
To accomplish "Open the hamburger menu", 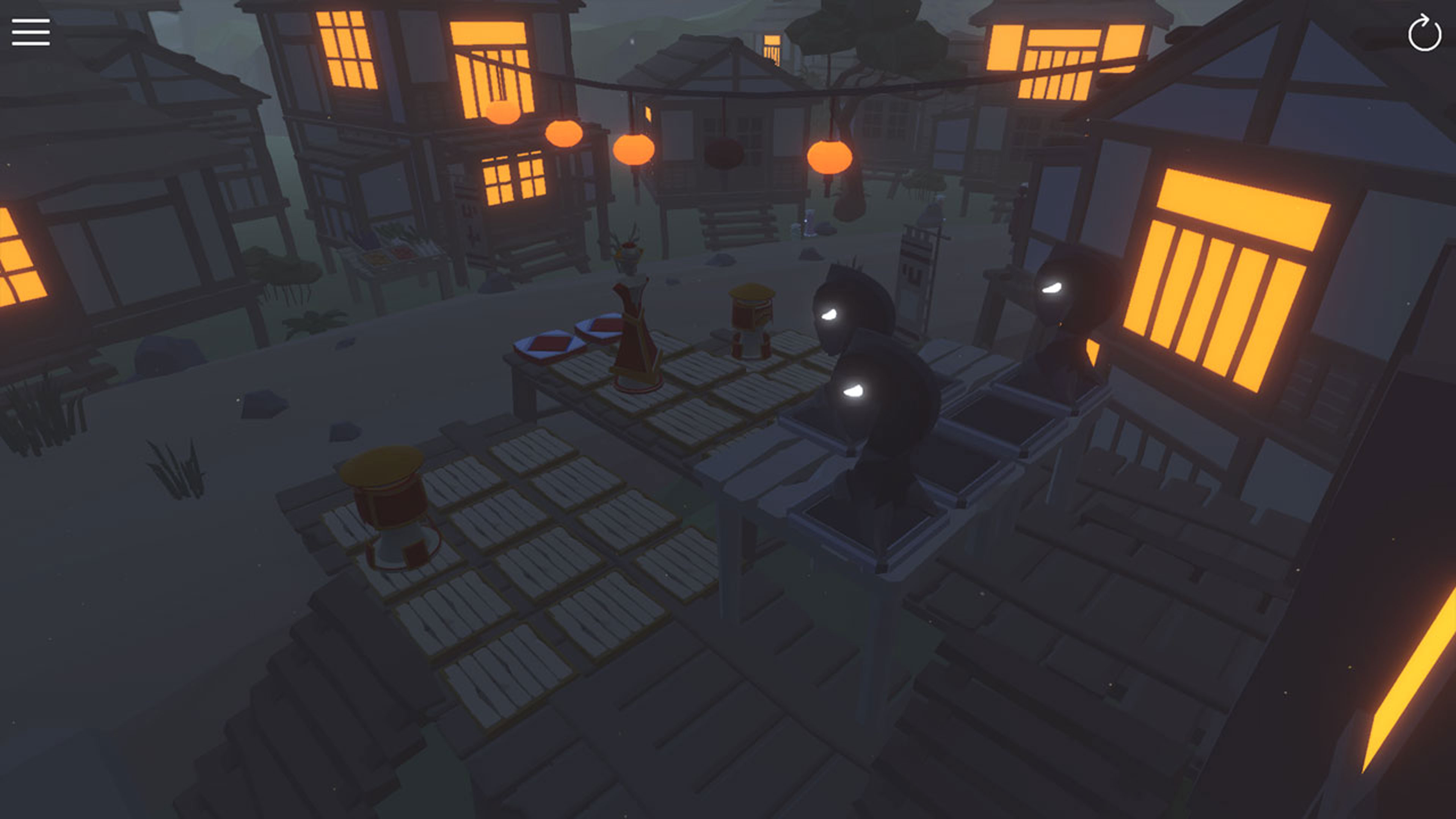I will point(31,32).
